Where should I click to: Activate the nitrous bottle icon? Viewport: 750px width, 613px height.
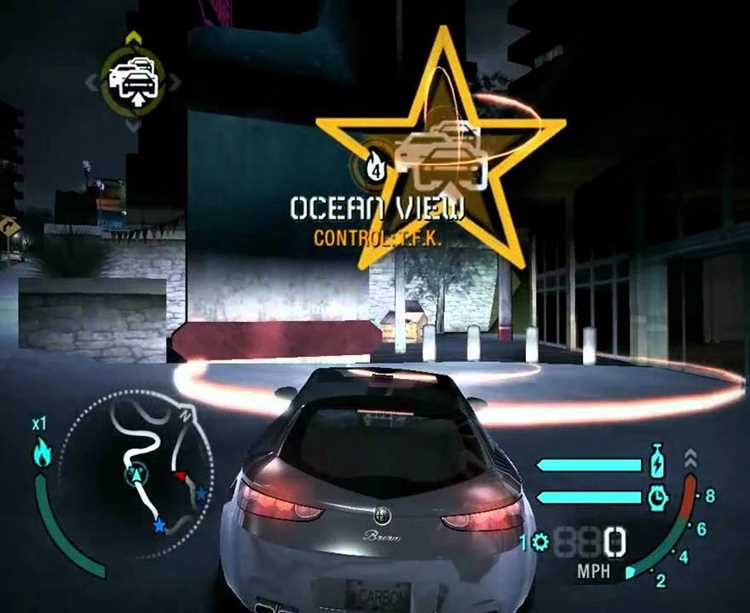tap(658, 463)
